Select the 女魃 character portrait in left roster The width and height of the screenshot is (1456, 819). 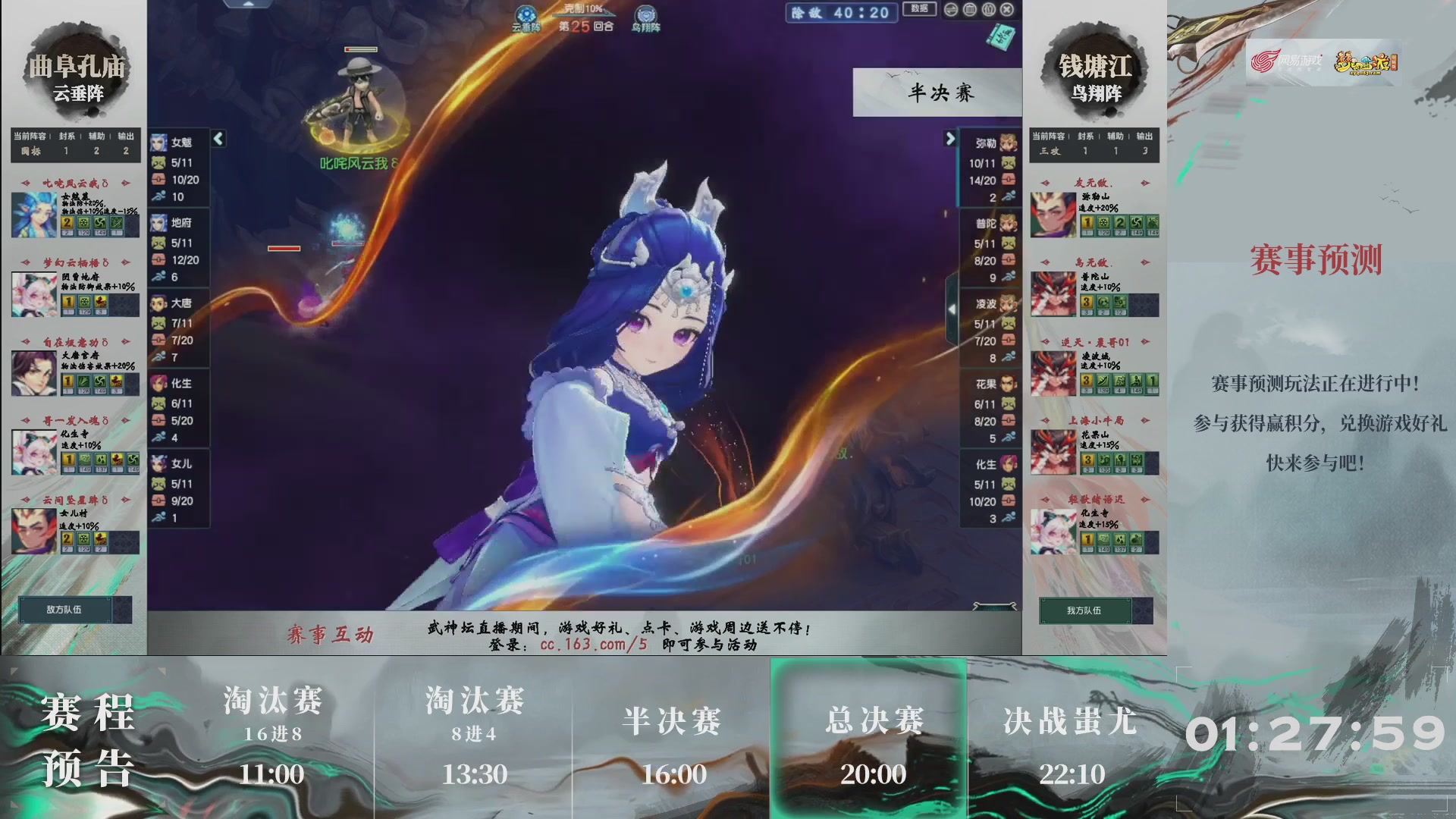click(160, 143)
